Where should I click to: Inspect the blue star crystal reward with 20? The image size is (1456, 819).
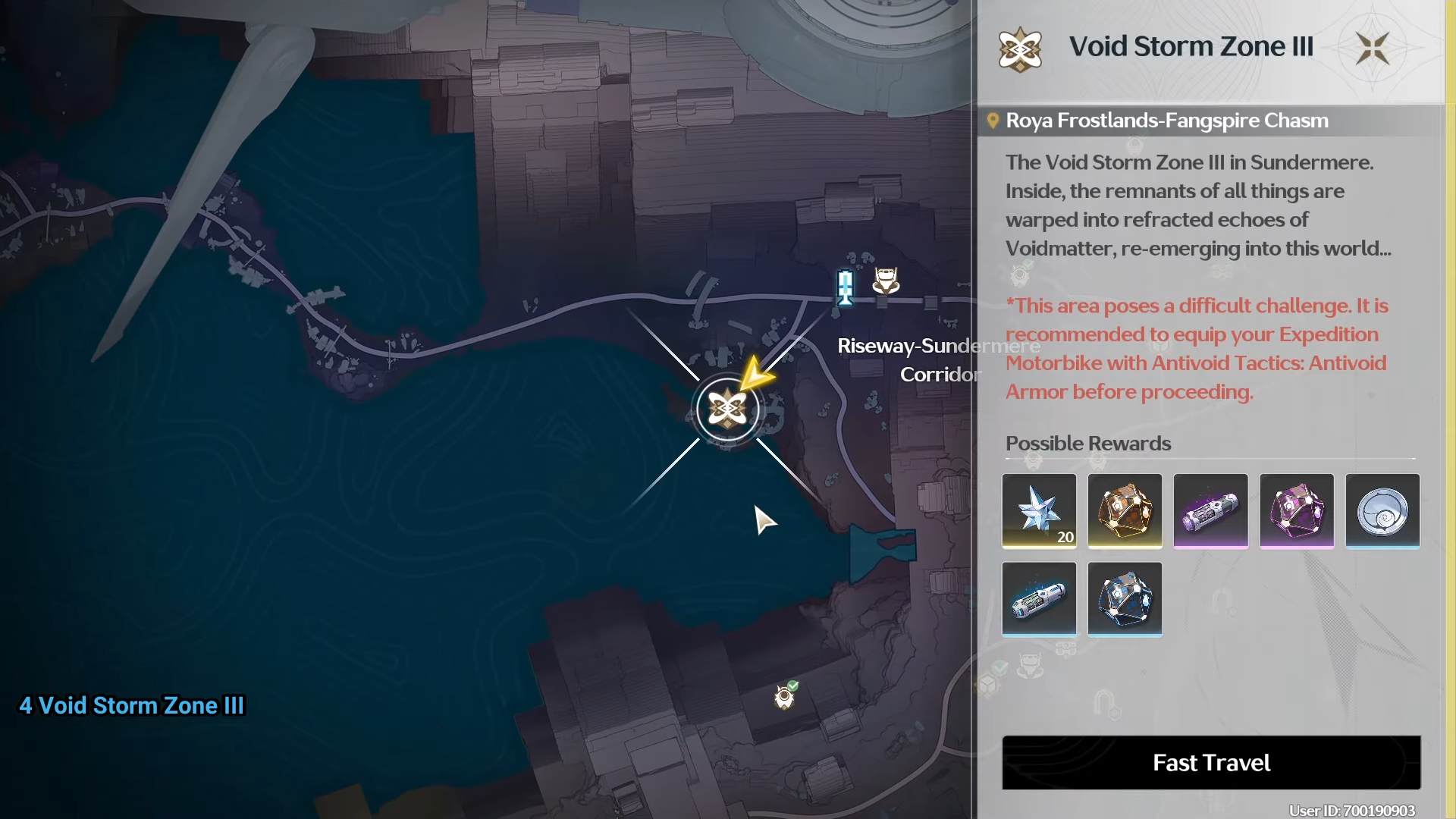[x=1039, y=510]
